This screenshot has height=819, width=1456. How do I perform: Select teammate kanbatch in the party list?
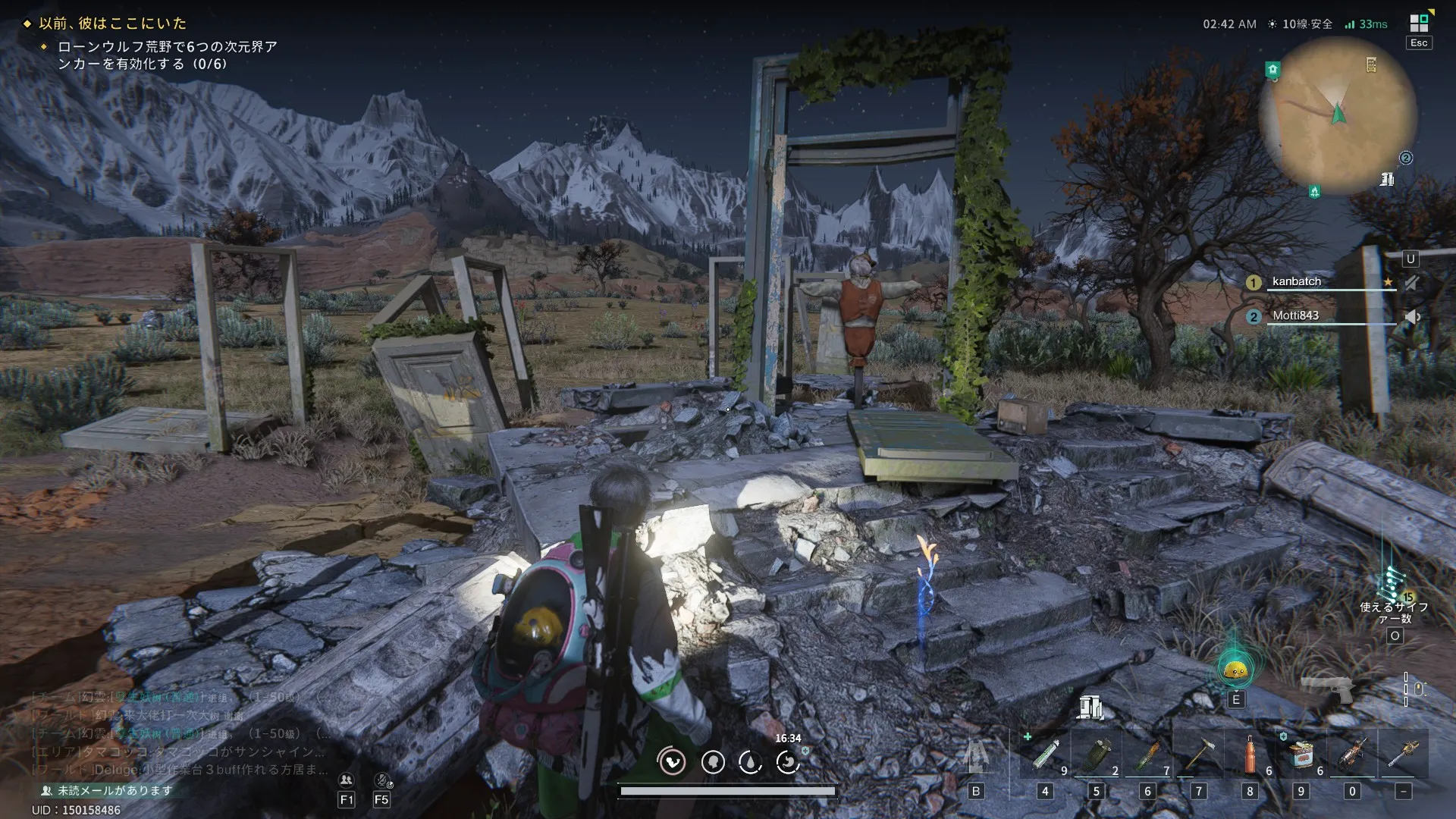[x=1296, y=281]
